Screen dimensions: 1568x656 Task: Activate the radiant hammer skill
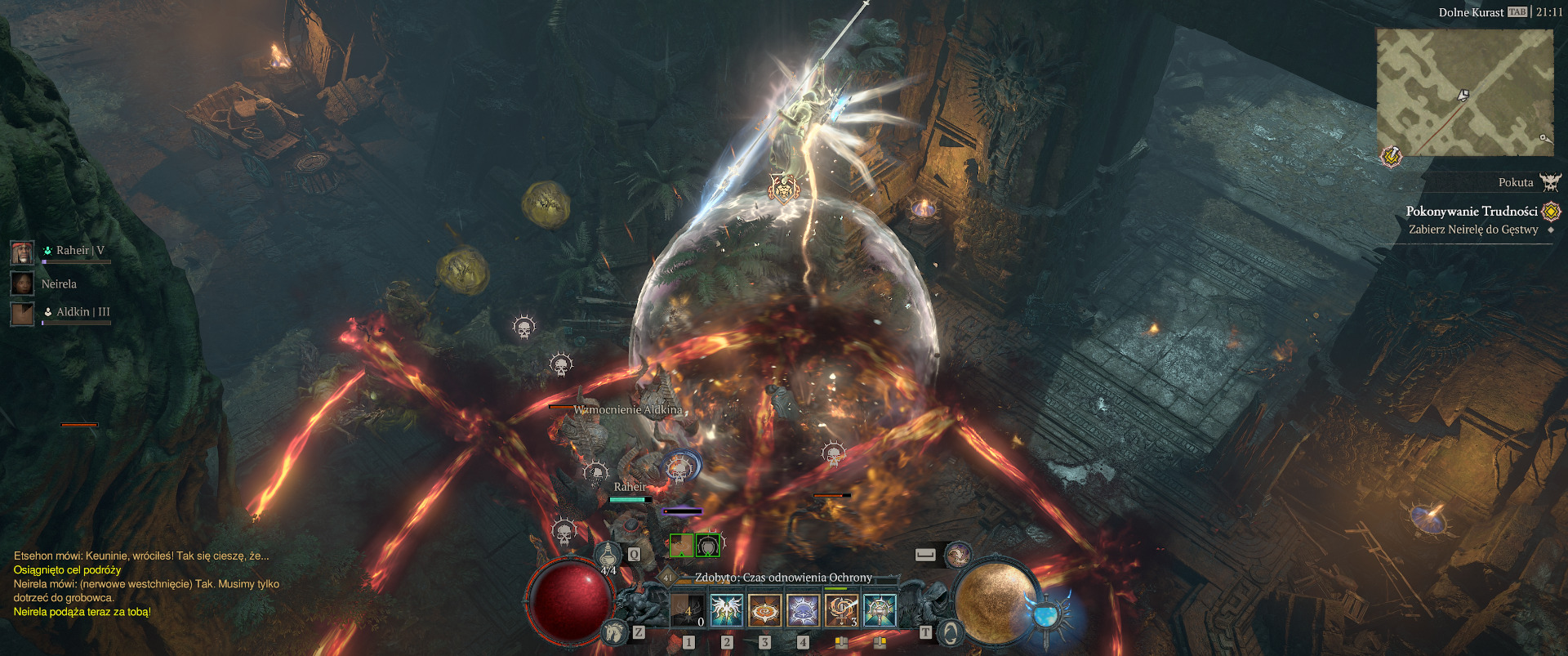pyautogui.click(x=880, y=610)
